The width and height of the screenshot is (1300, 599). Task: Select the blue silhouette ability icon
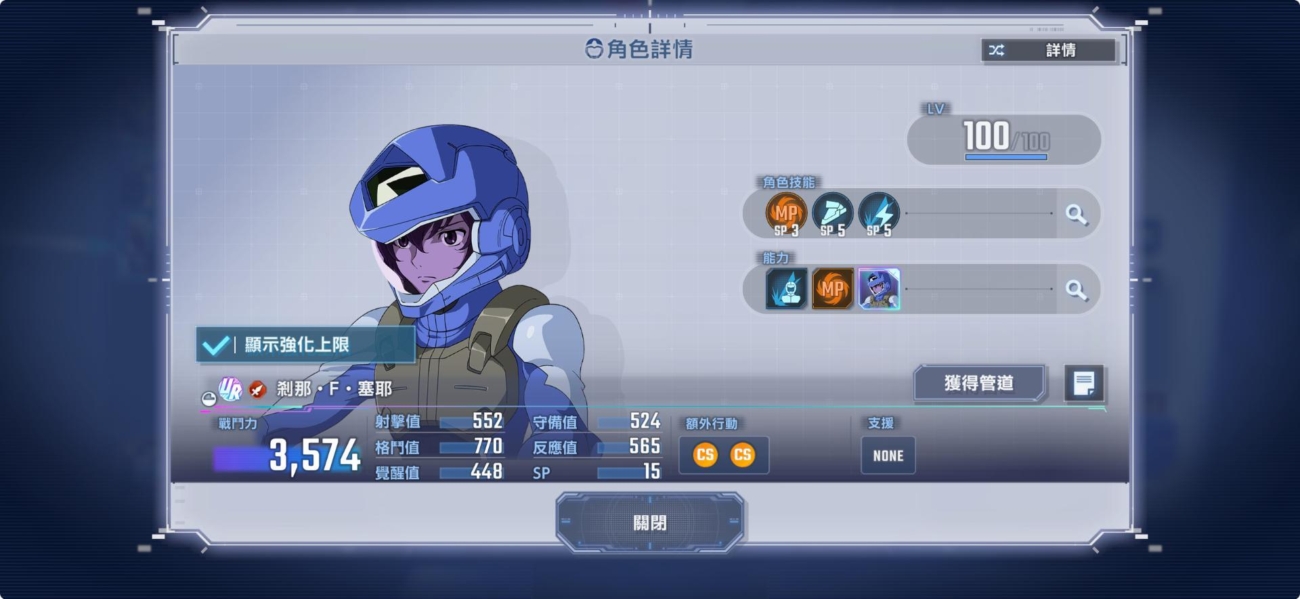pos(786,289)
